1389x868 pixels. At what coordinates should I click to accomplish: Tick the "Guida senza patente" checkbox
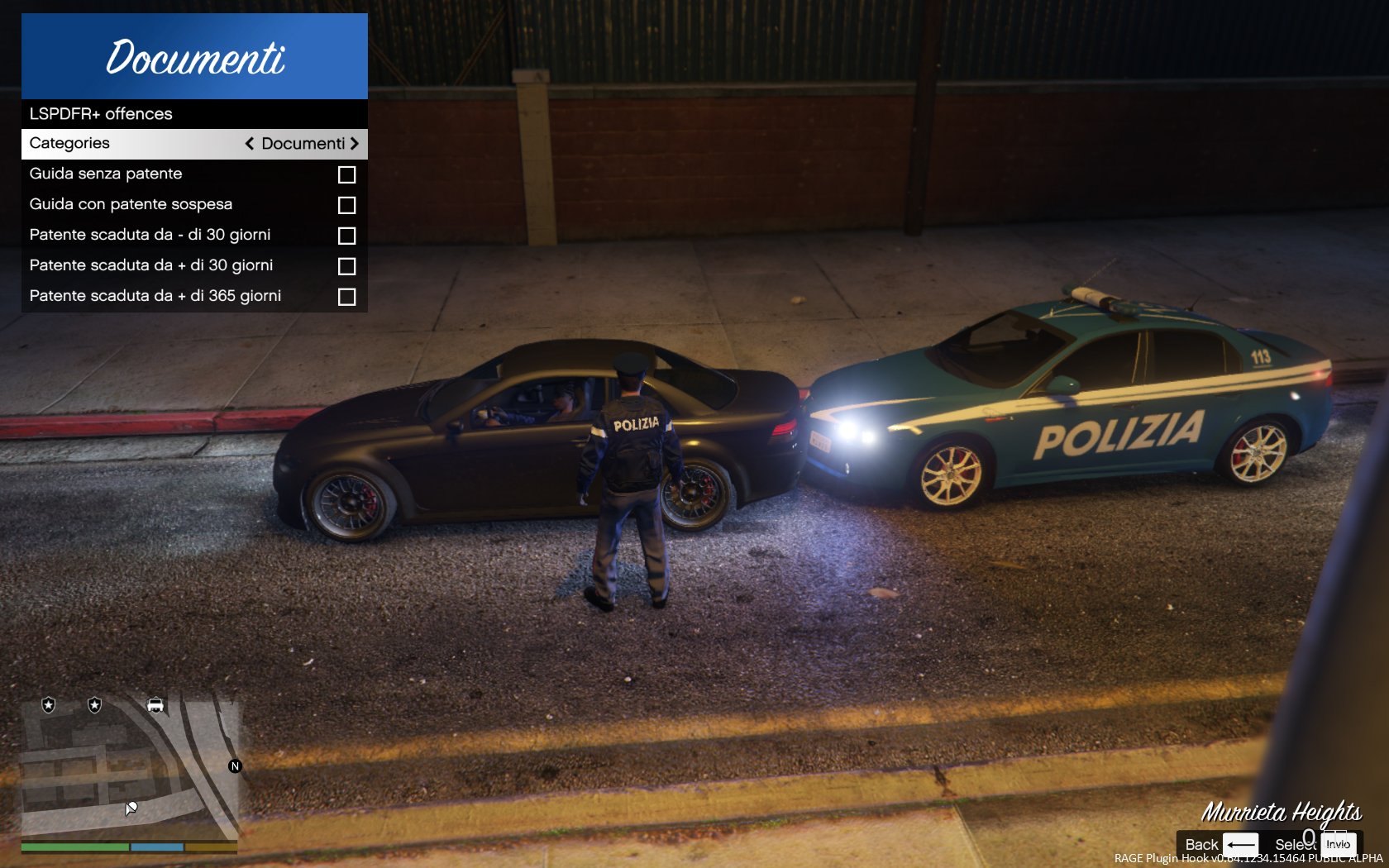[x=346, y=174]
